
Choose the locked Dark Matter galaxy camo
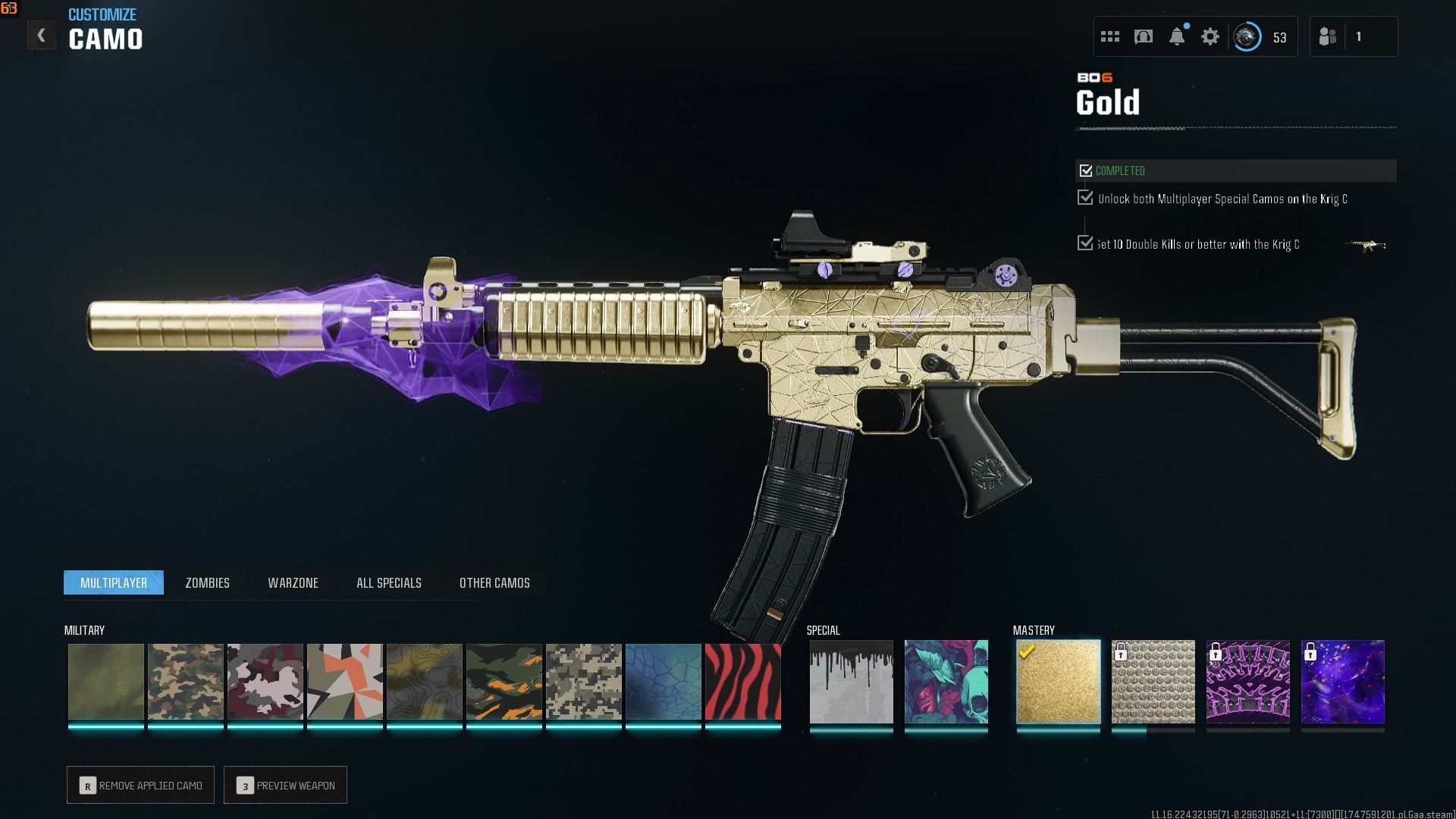tap(1342, 682)
